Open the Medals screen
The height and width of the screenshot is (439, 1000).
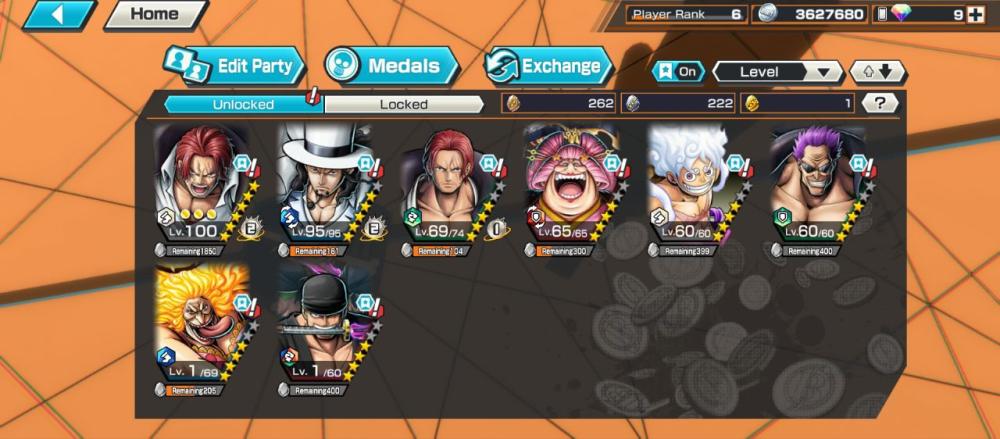point(390,67)
